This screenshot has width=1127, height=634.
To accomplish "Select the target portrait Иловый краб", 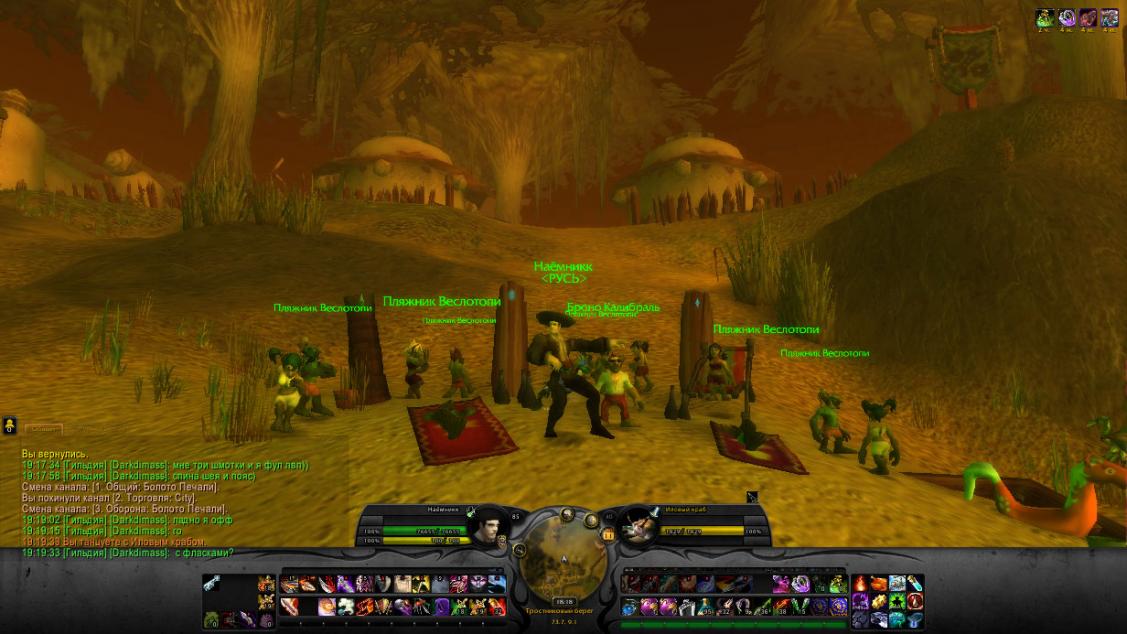I will click(x=638, y=526).
